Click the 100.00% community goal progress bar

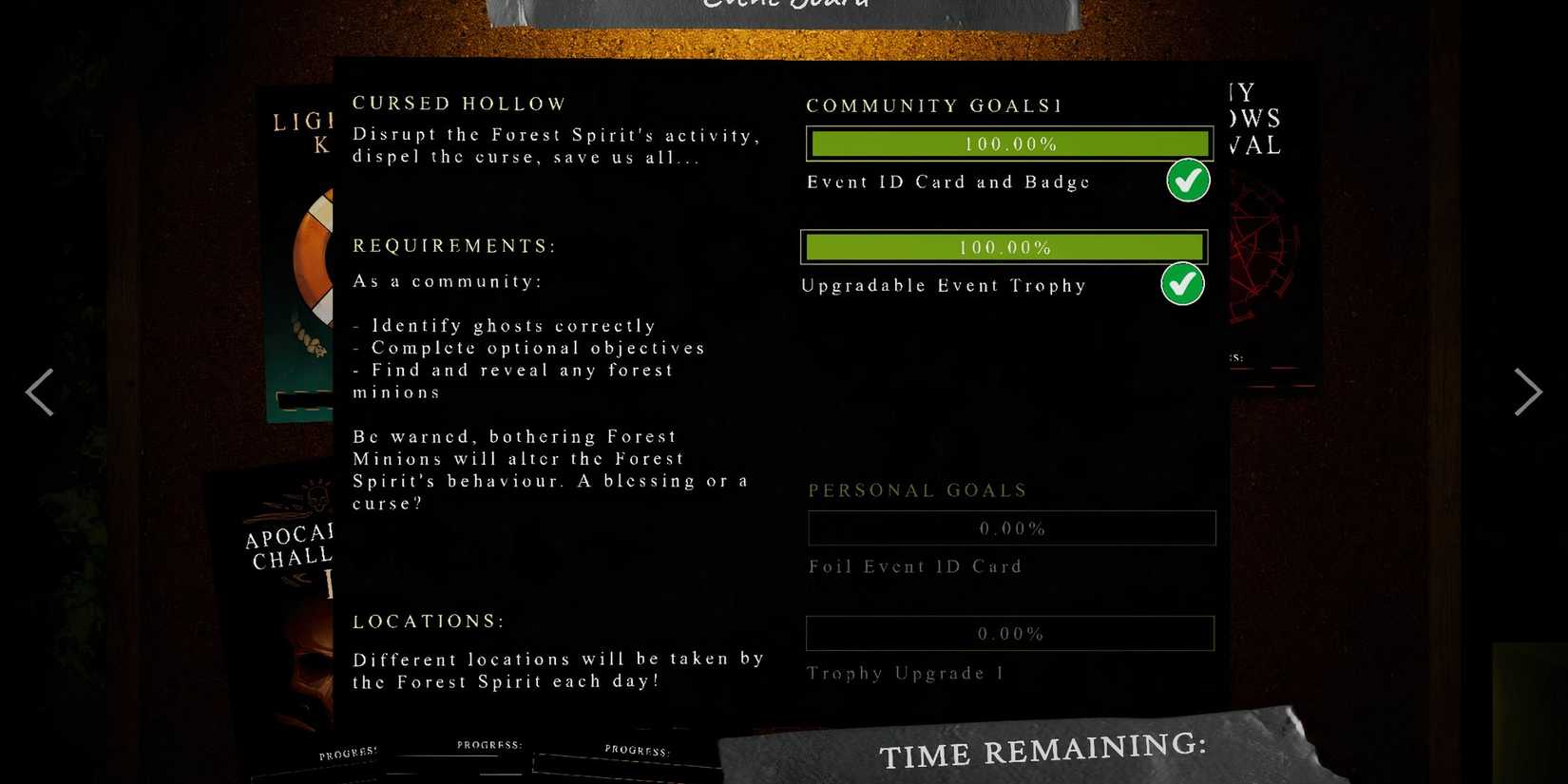click(x=1009, y=143)
